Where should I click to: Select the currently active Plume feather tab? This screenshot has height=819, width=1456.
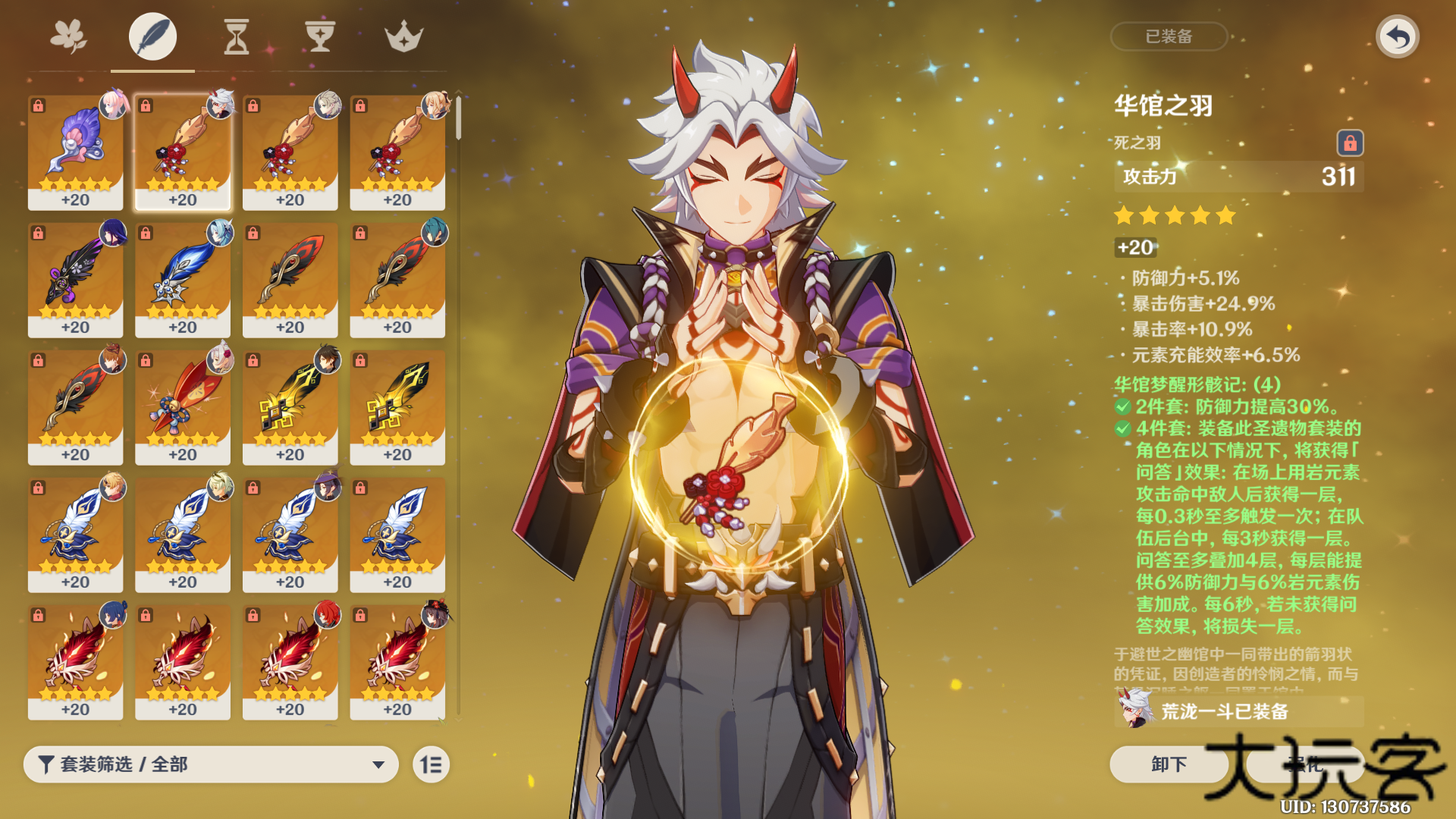[152, 36]
